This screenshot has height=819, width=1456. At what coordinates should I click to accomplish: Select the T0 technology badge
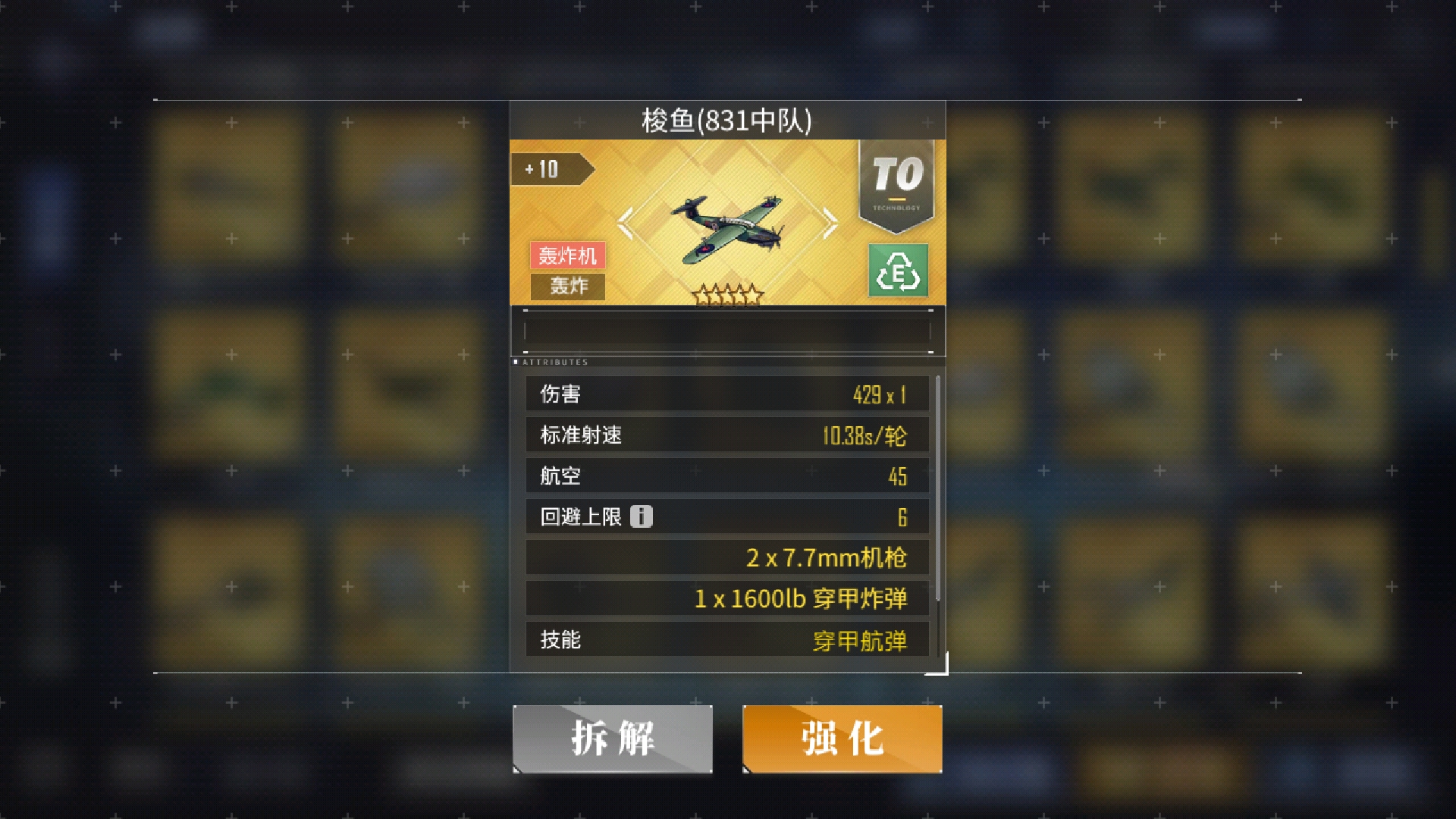(896, 176)
